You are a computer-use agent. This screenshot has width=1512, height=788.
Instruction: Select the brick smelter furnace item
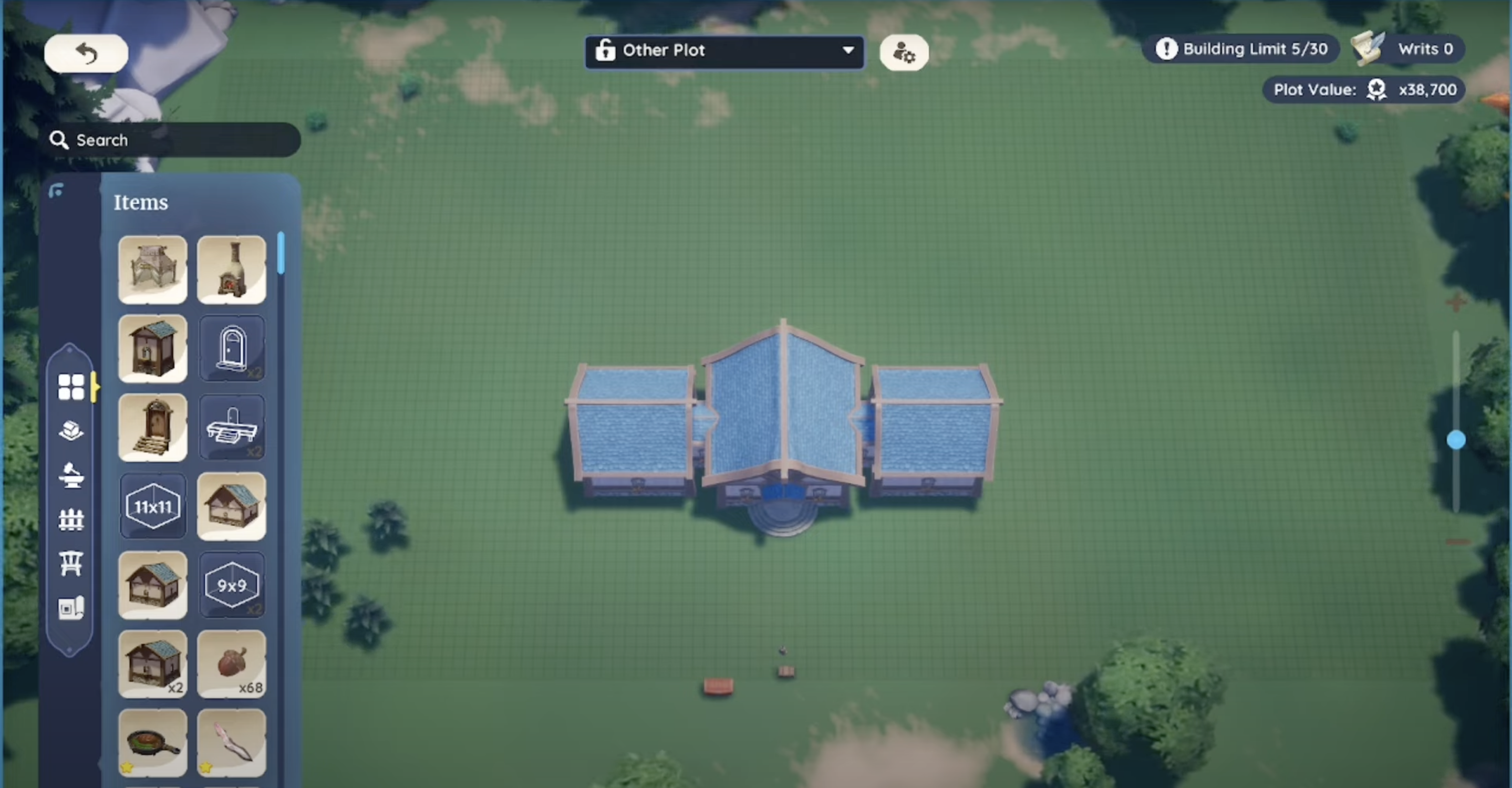click(x=231, y=270)
